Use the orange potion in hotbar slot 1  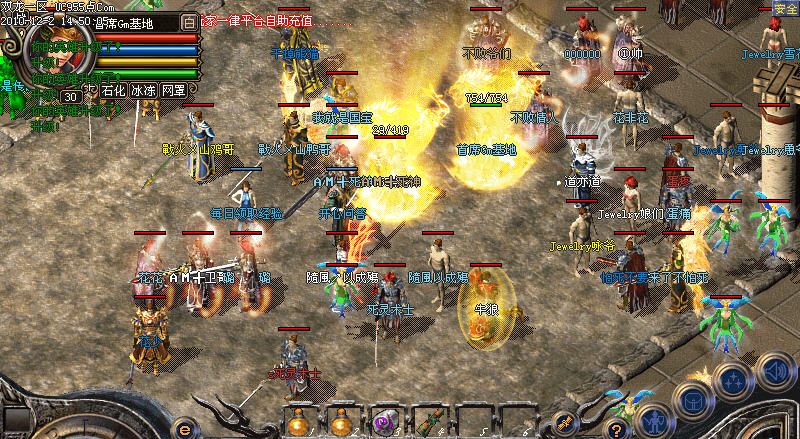coord(299,421)
